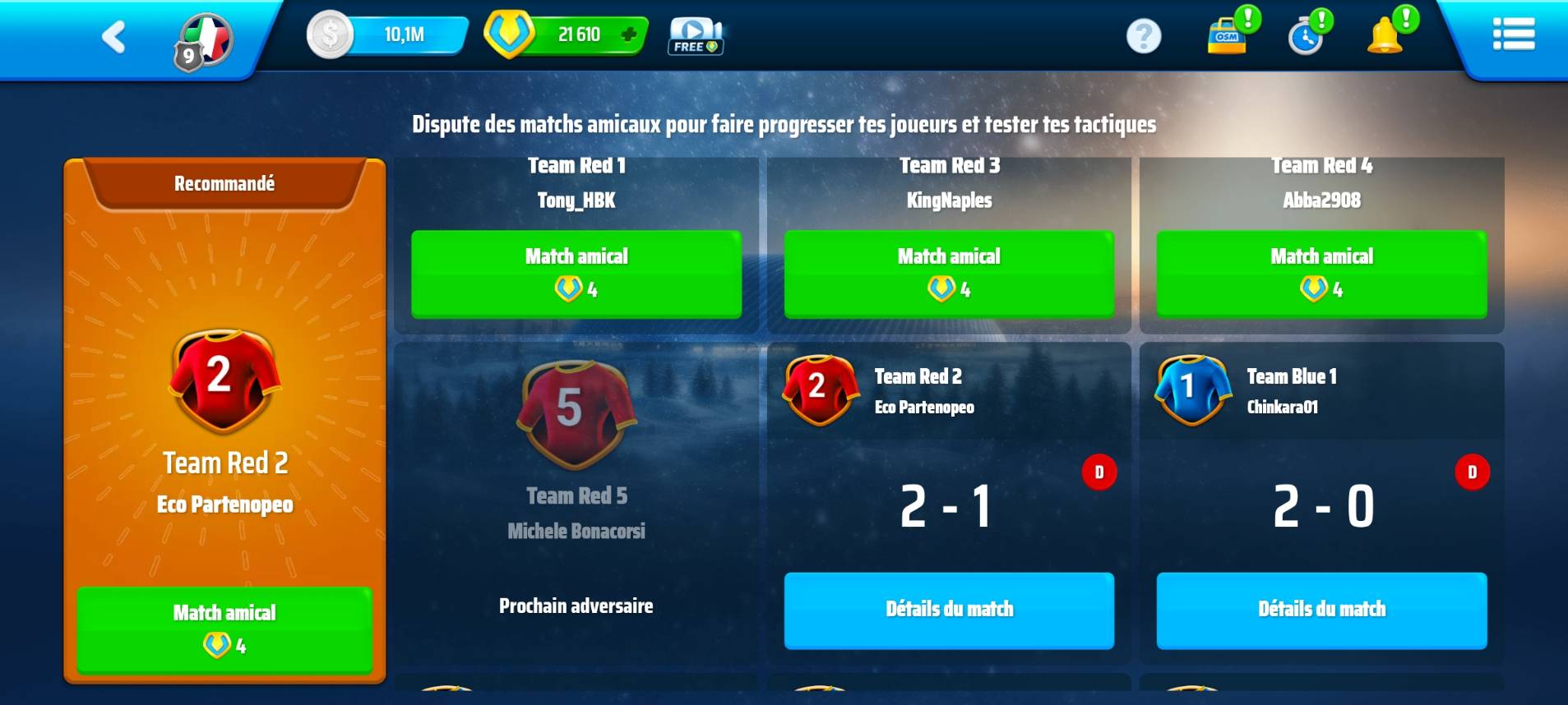View match details for Team Red 2
The height and width of the screenshot is (705, 1568).
(x=949, y=610)
